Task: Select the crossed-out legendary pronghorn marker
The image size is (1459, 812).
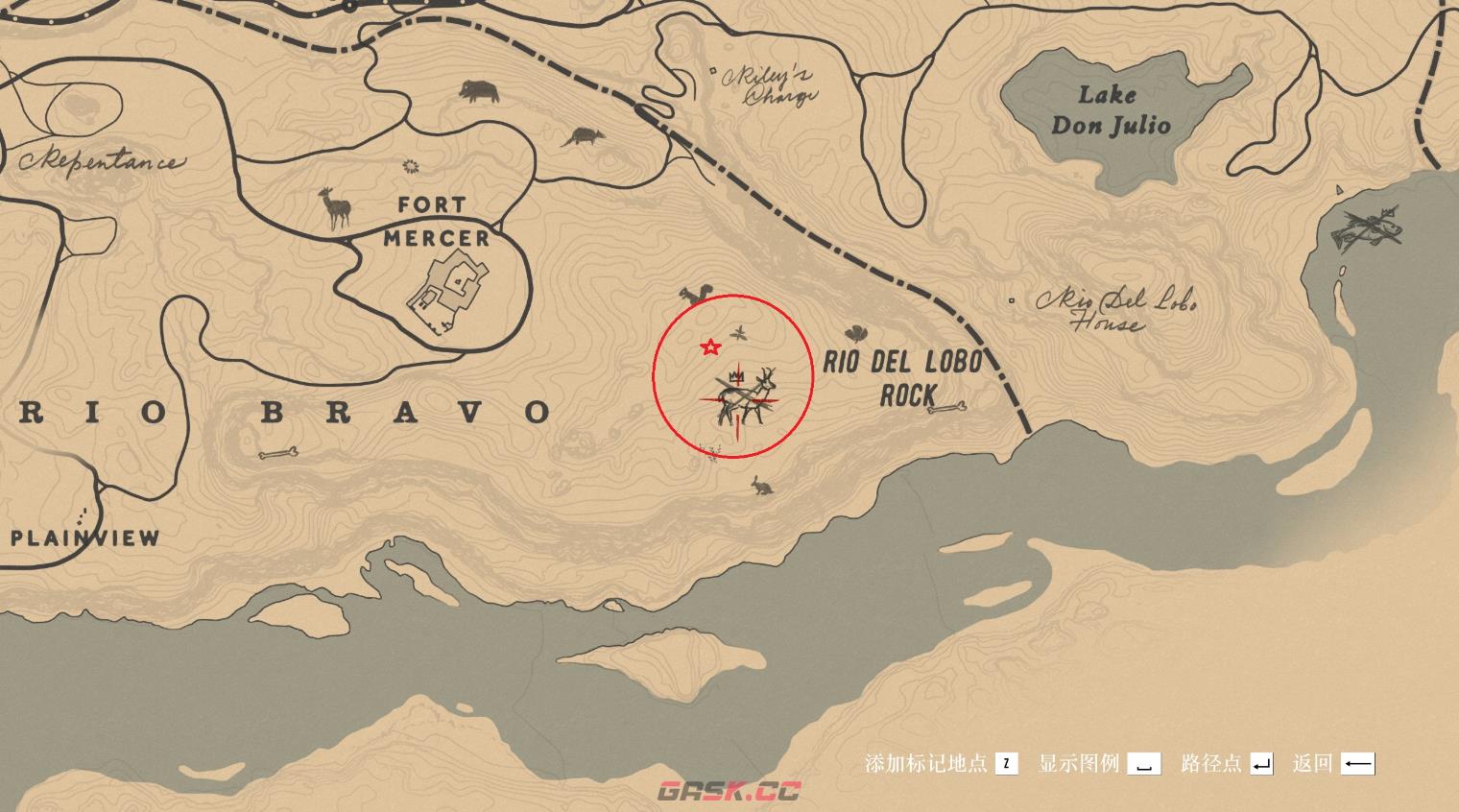Action: [x=745, y=395]
